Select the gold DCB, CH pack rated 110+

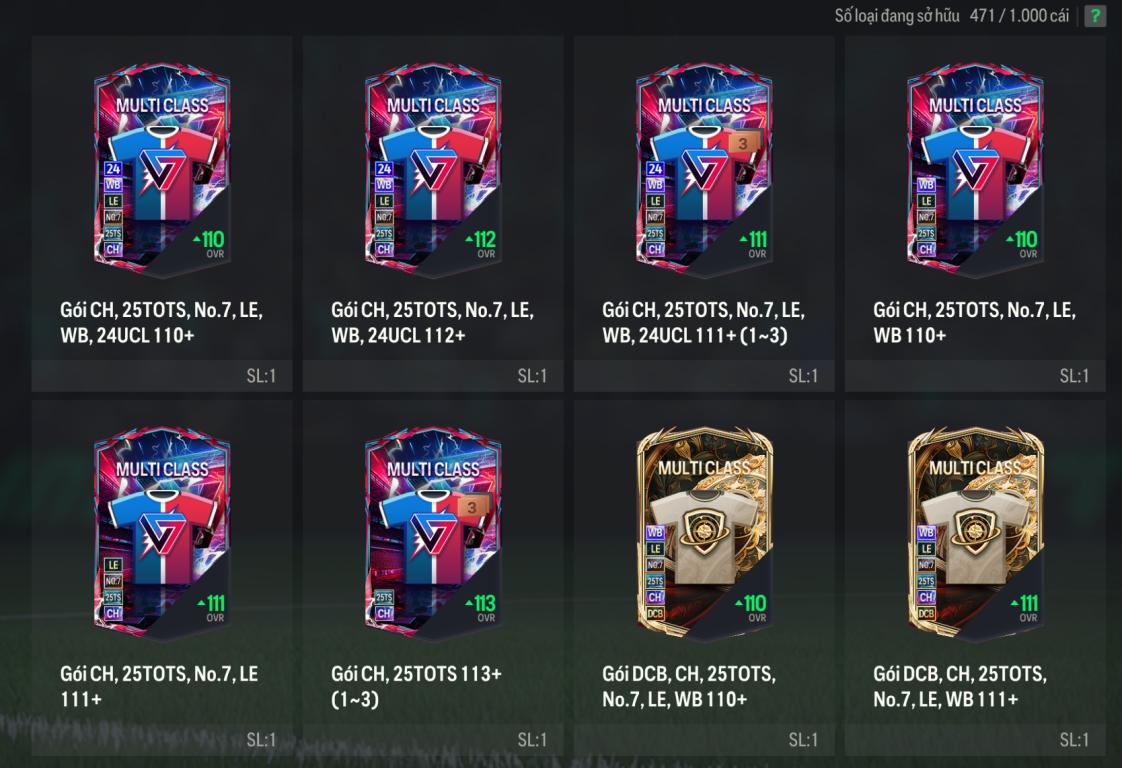pos(704,533)
